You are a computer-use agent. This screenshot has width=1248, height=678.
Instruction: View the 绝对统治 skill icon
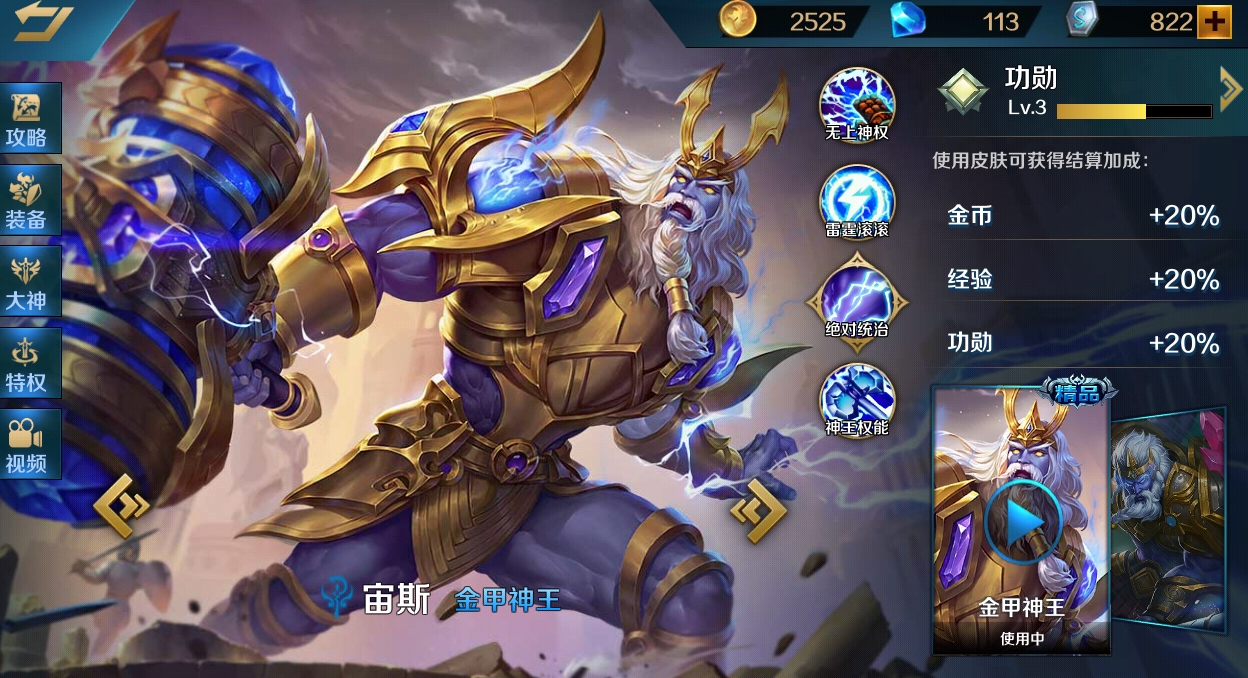pos(857,297)
